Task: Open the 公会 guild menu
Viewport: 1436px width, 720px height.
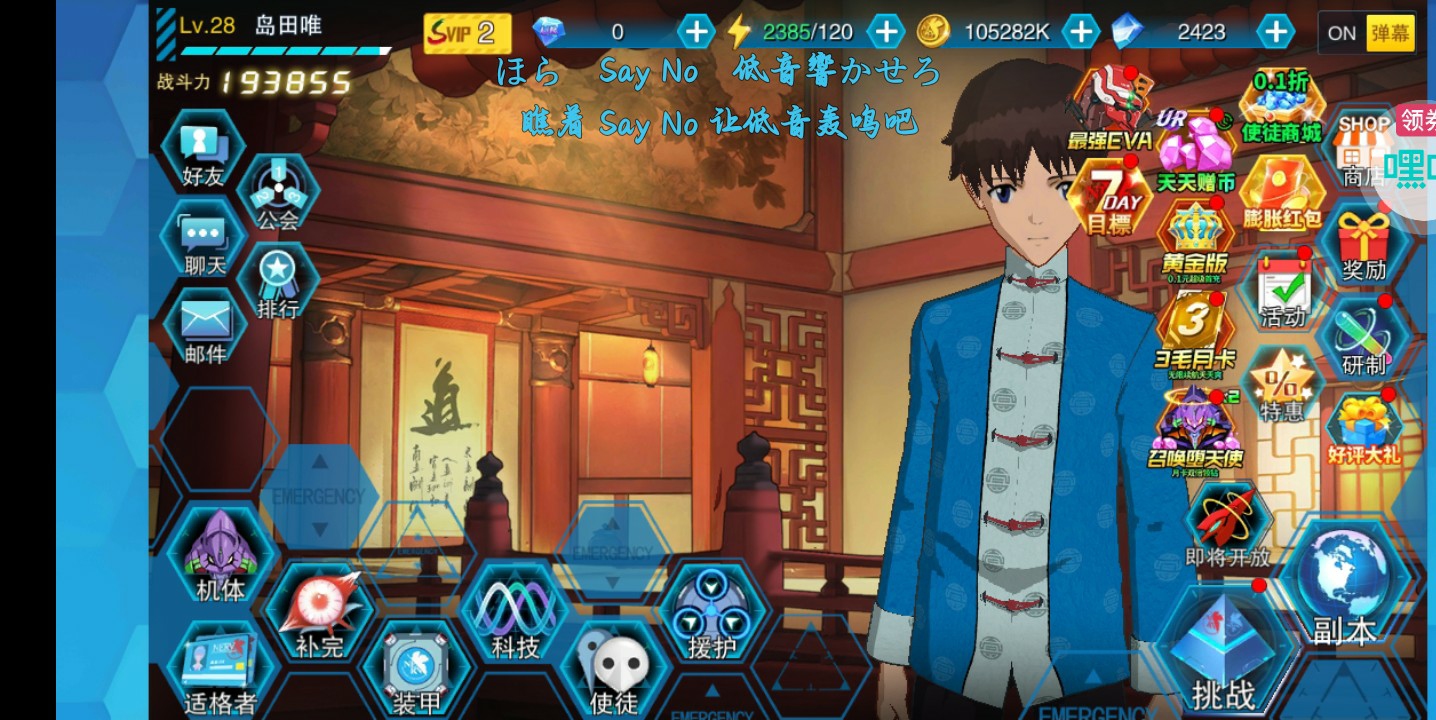Action: (x=277, y=193)
